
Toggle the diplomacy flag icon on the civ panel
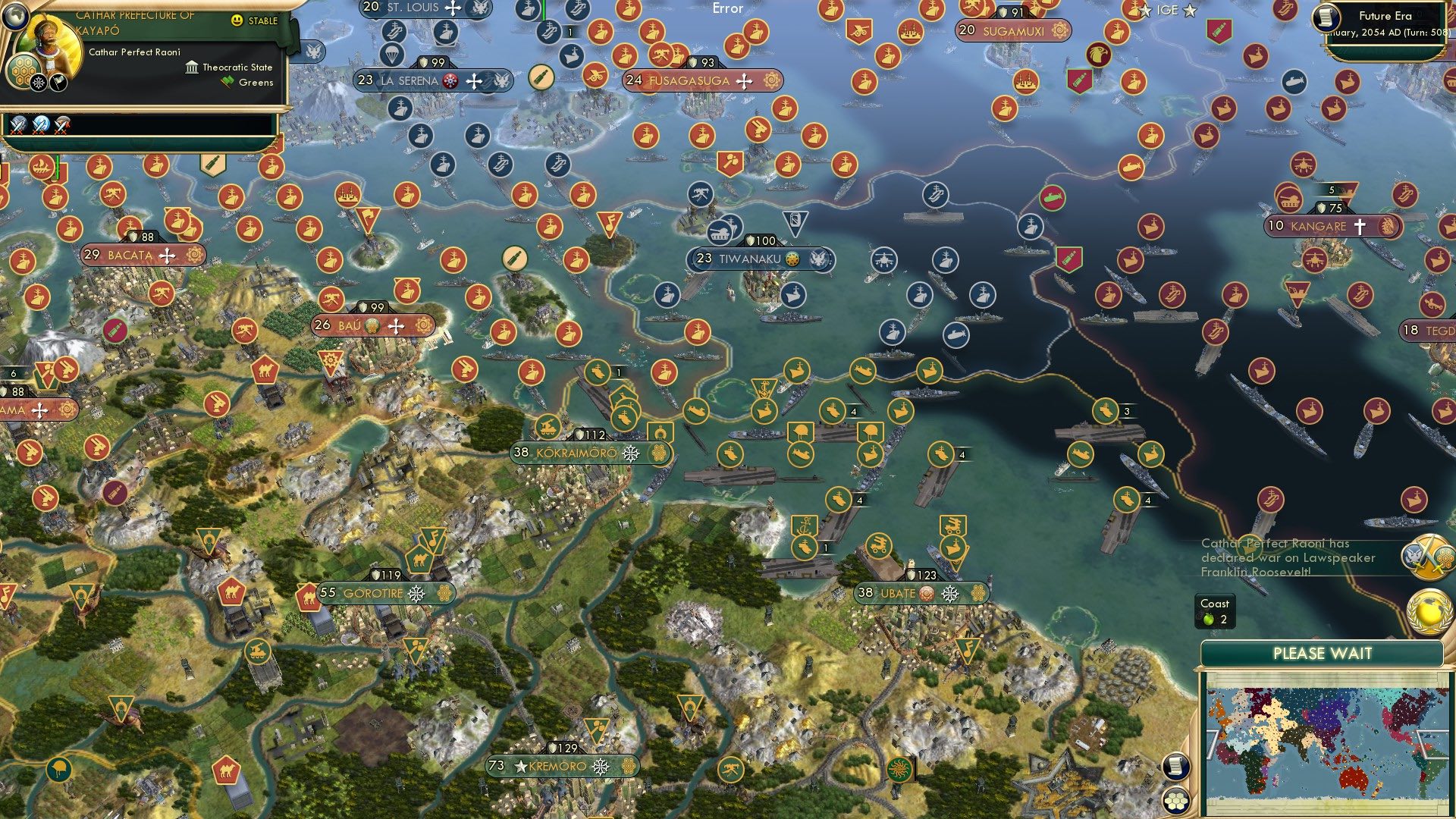[57, 83]
